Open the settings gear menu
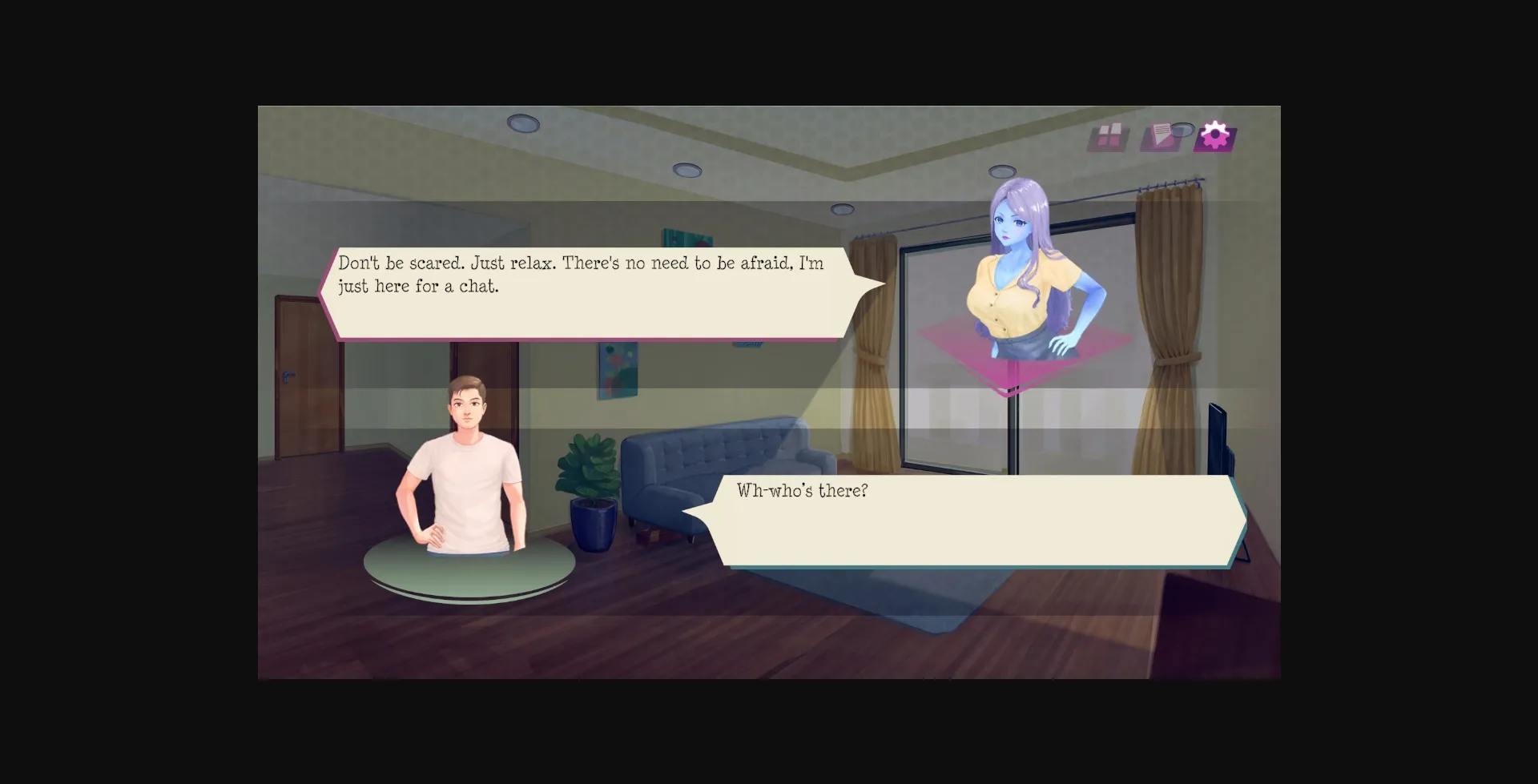 pos(1214,135)
